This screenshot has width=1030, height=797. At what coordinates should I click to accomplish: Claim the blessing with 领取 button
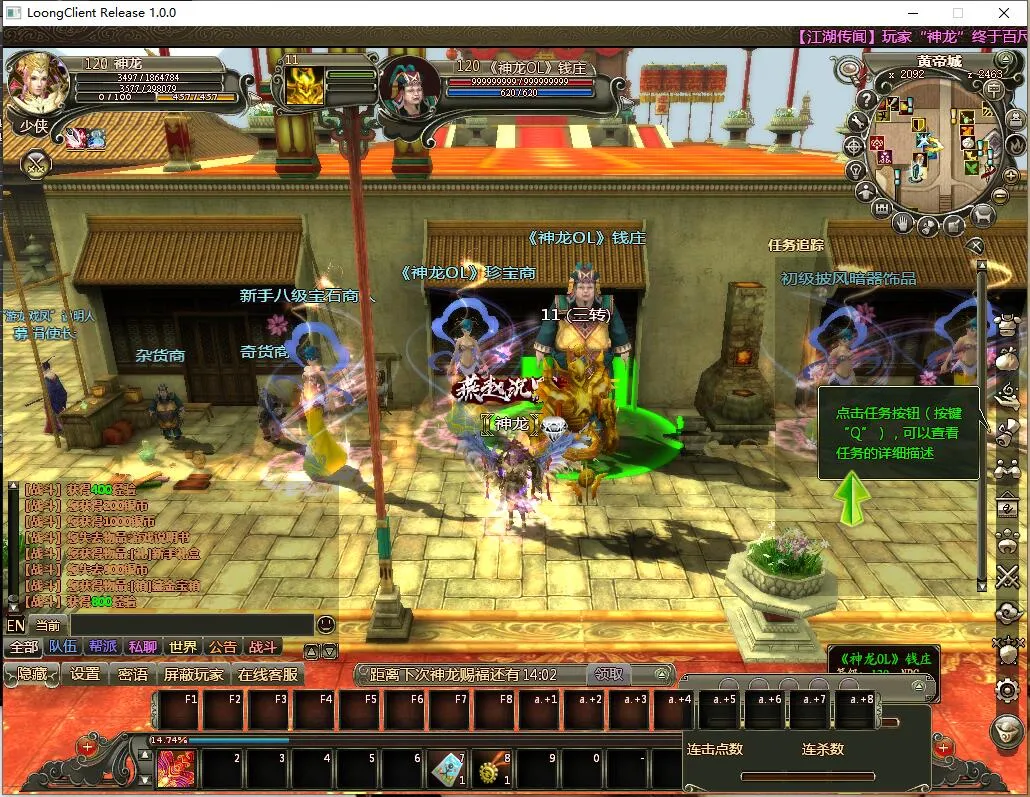609,674
